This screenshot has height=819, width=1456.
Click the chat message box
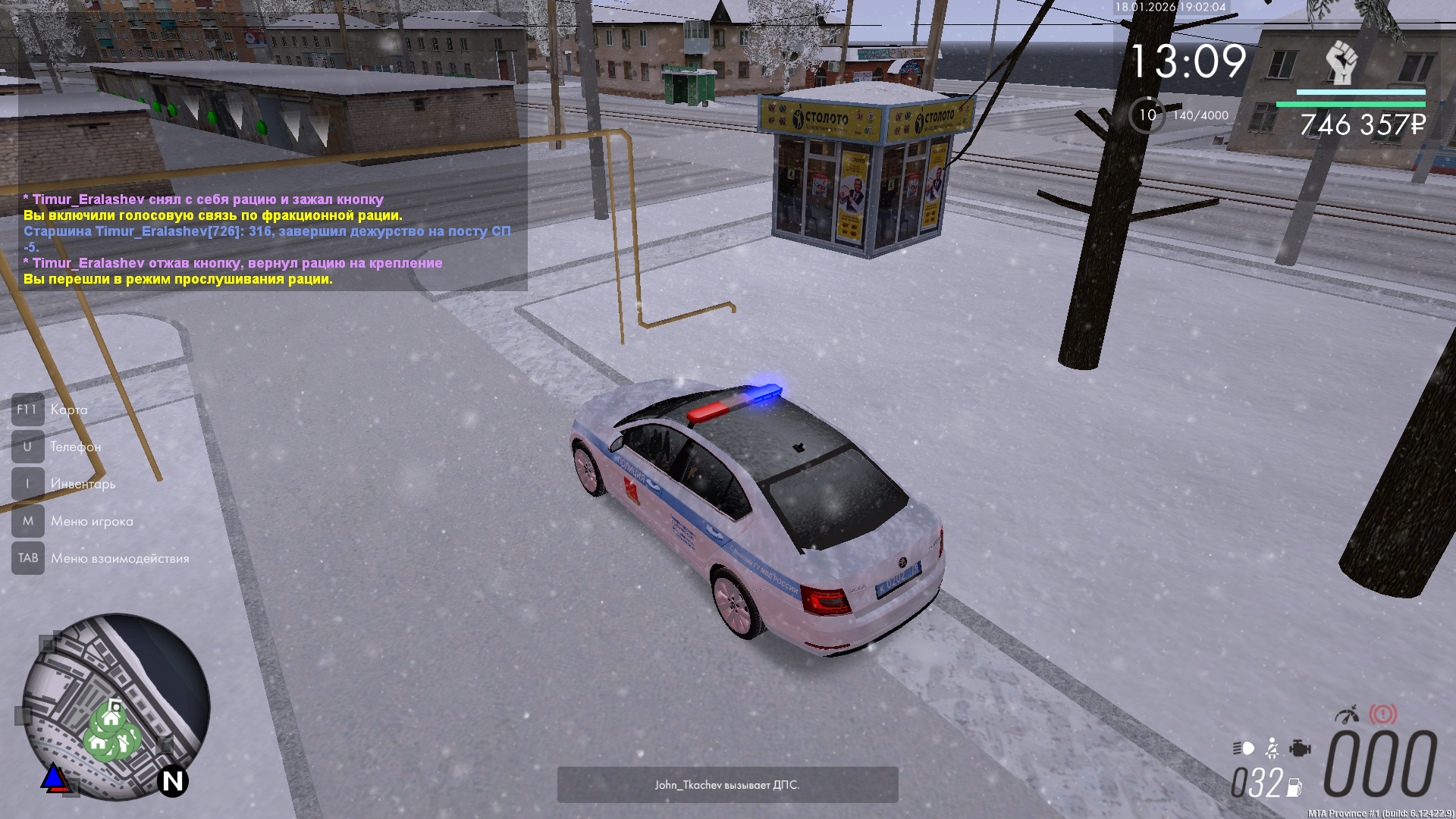[x=267, y=239]
